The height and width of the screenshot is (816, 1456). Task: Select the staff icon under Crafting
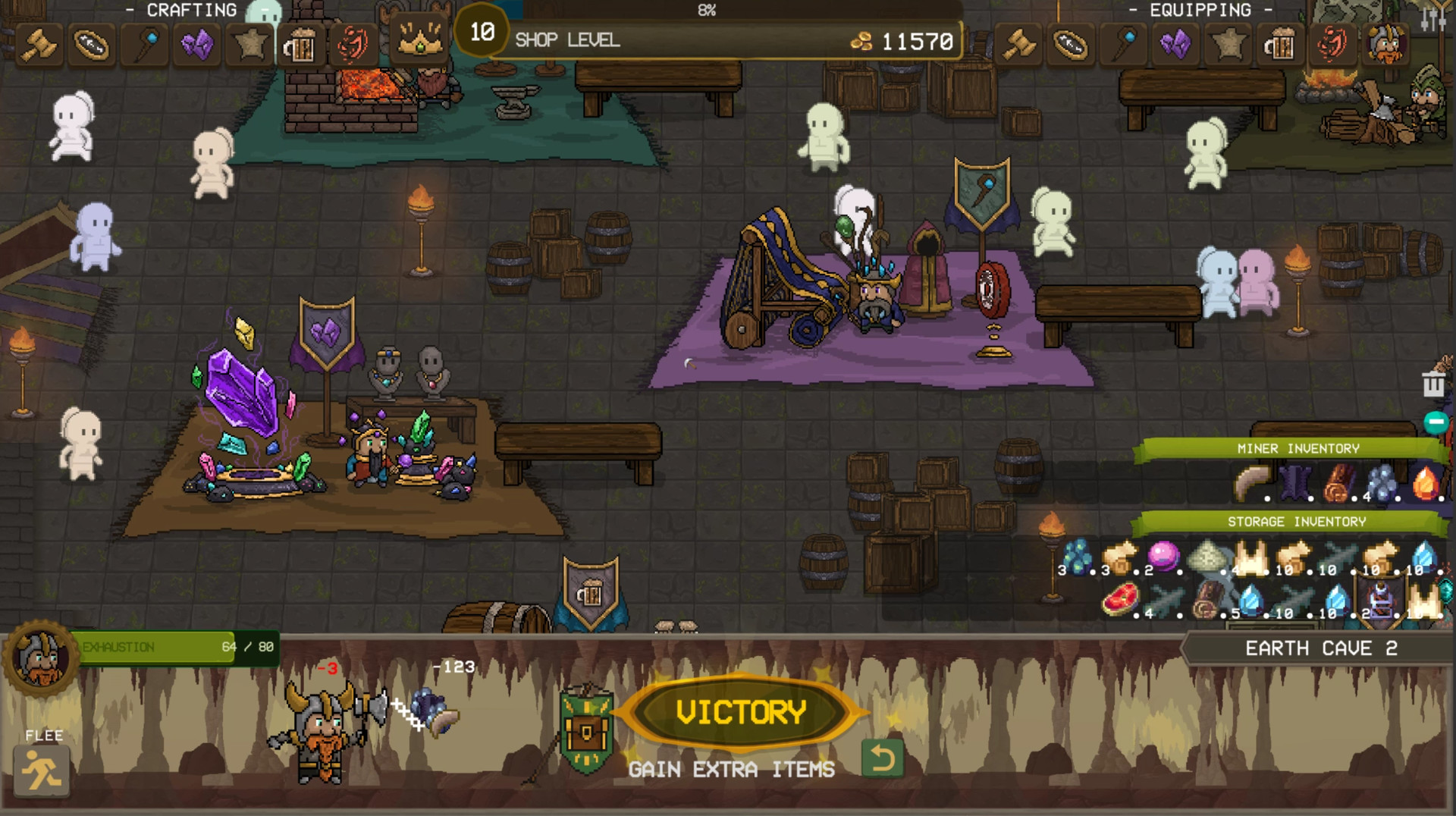(144, 44)
